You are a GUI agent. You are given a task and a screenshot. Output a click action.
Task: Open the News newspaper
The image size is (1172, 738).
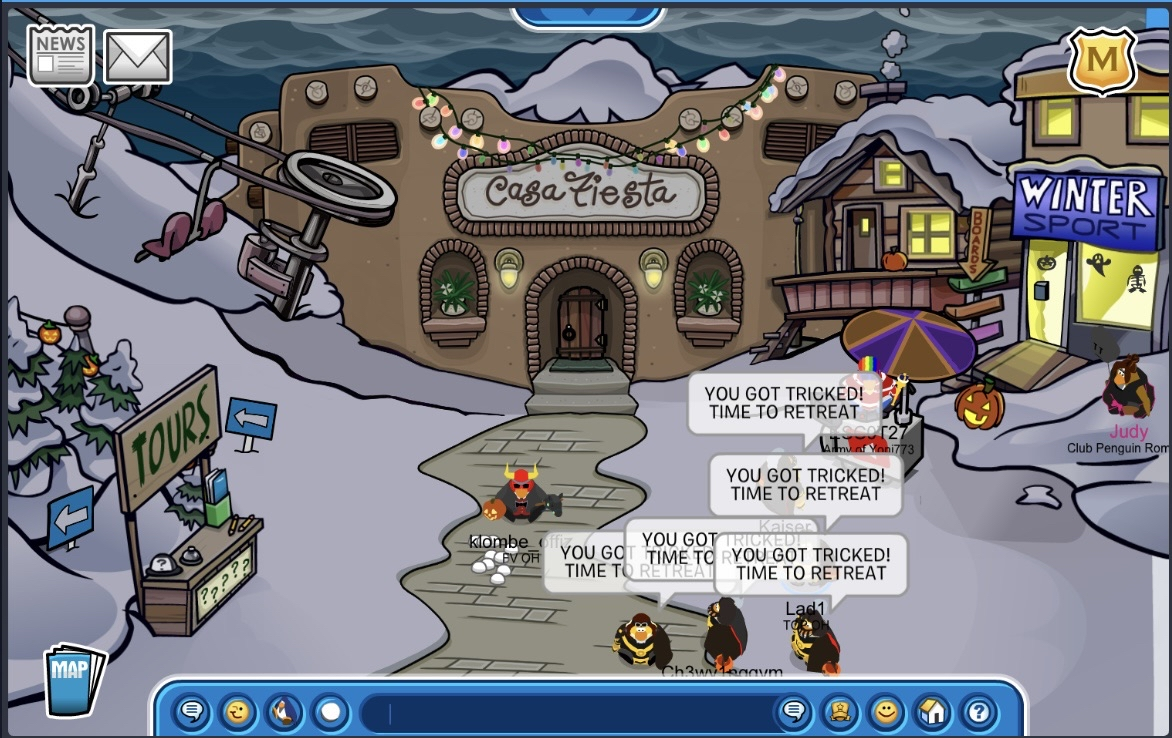tap(60, 55)
